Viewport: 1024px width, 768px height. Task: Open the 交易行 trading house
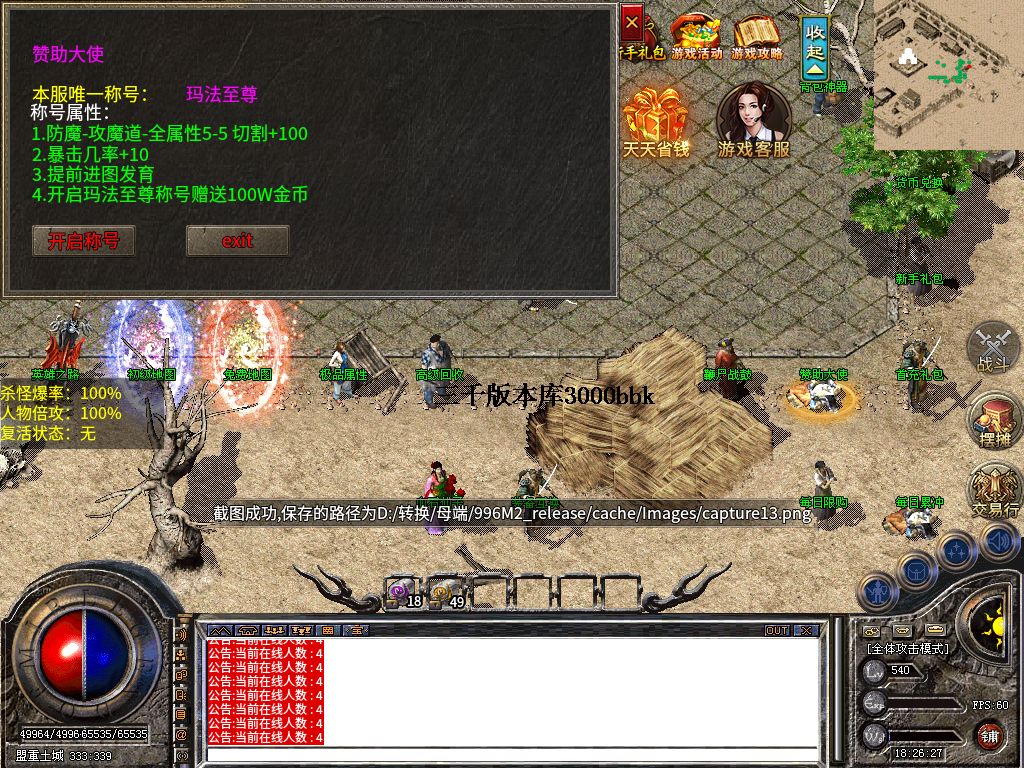click(995, 492)
